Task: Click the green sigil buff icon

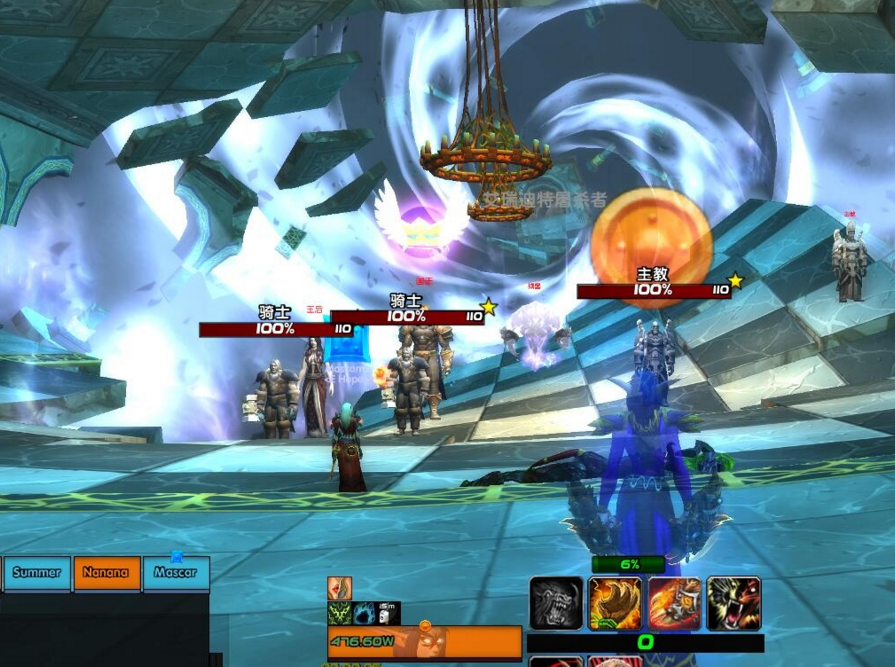Action: pyautogui.click(x=340, y=613)
